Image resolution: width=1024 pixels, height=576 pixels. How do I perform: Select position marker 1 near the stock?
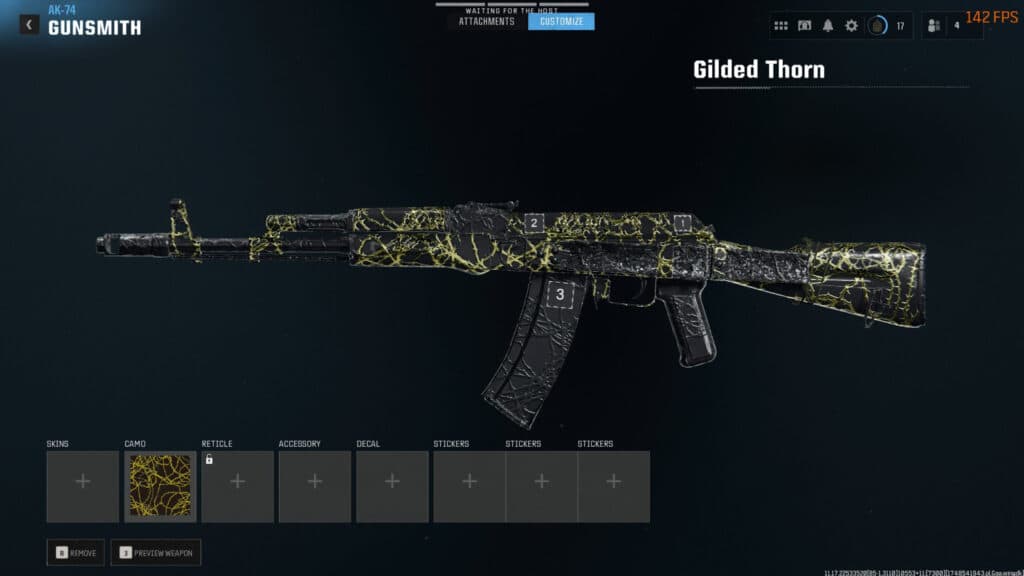(x=683, y=222)
